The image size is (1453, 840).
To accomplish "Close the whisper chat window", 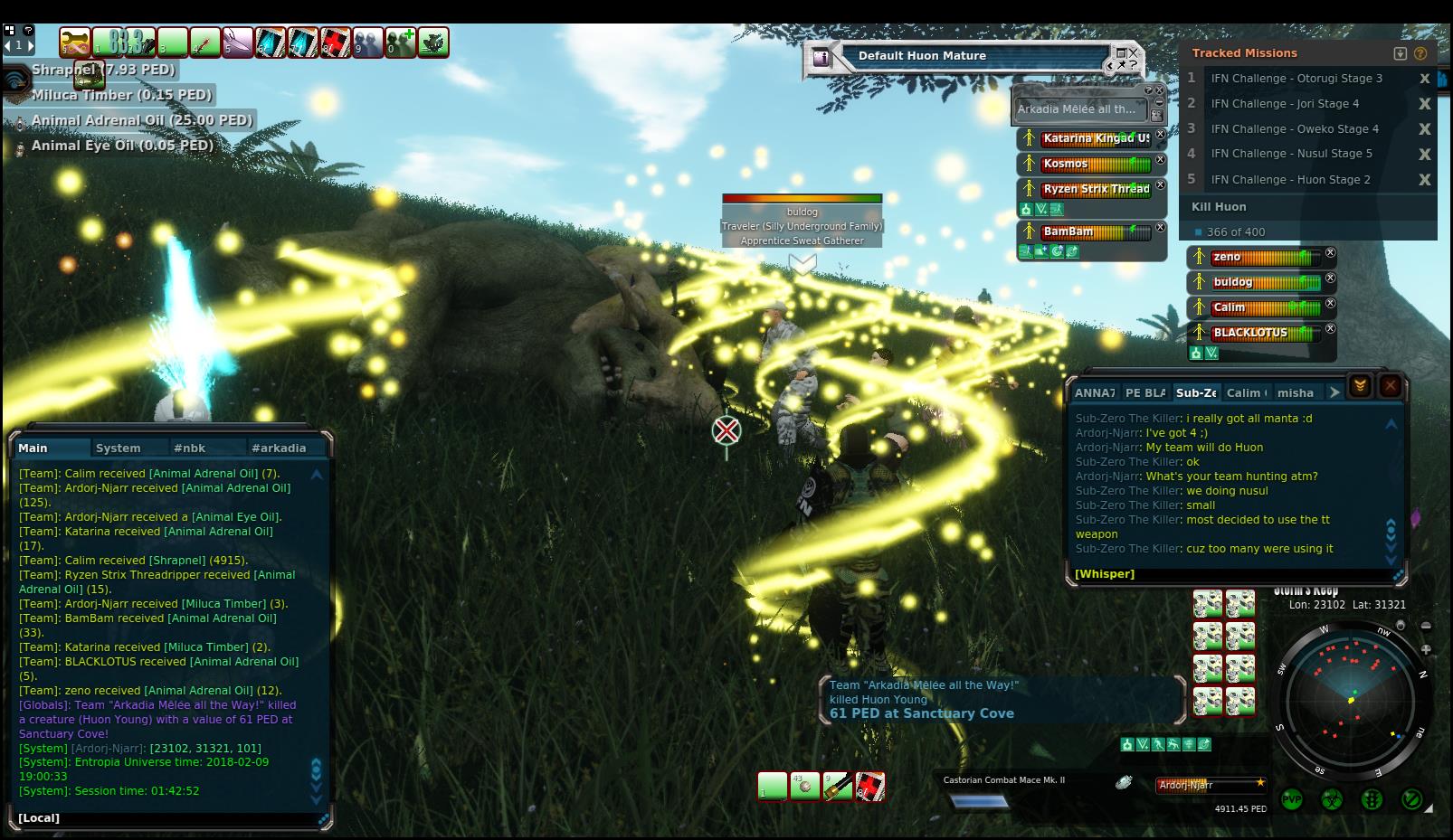I will coord(1391,387).
